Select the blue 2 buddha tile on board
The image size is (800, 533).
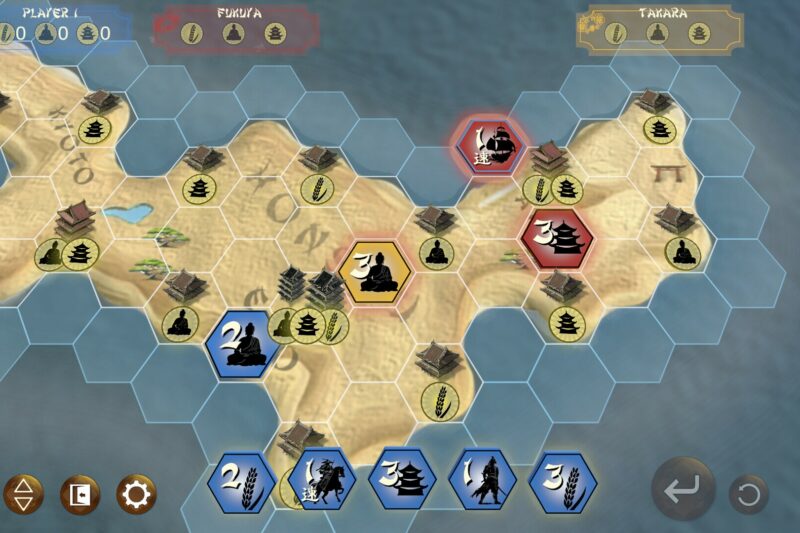[243, 343]
